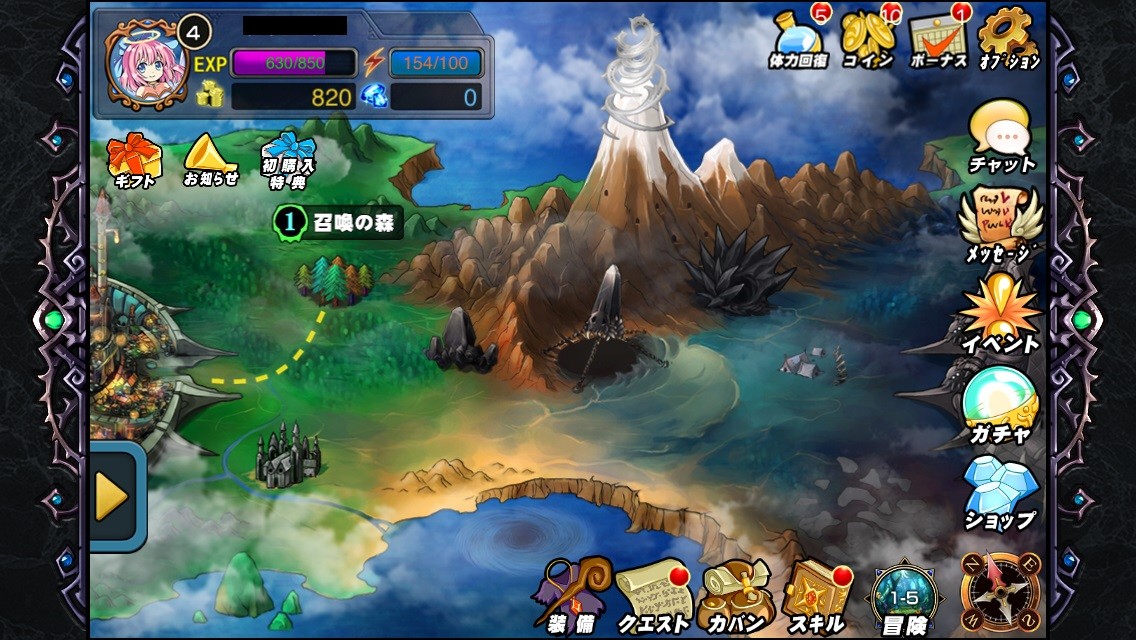Open the ギフト gift box
The height and width of the screenshot is (640, 1136).
click(133, 161)
